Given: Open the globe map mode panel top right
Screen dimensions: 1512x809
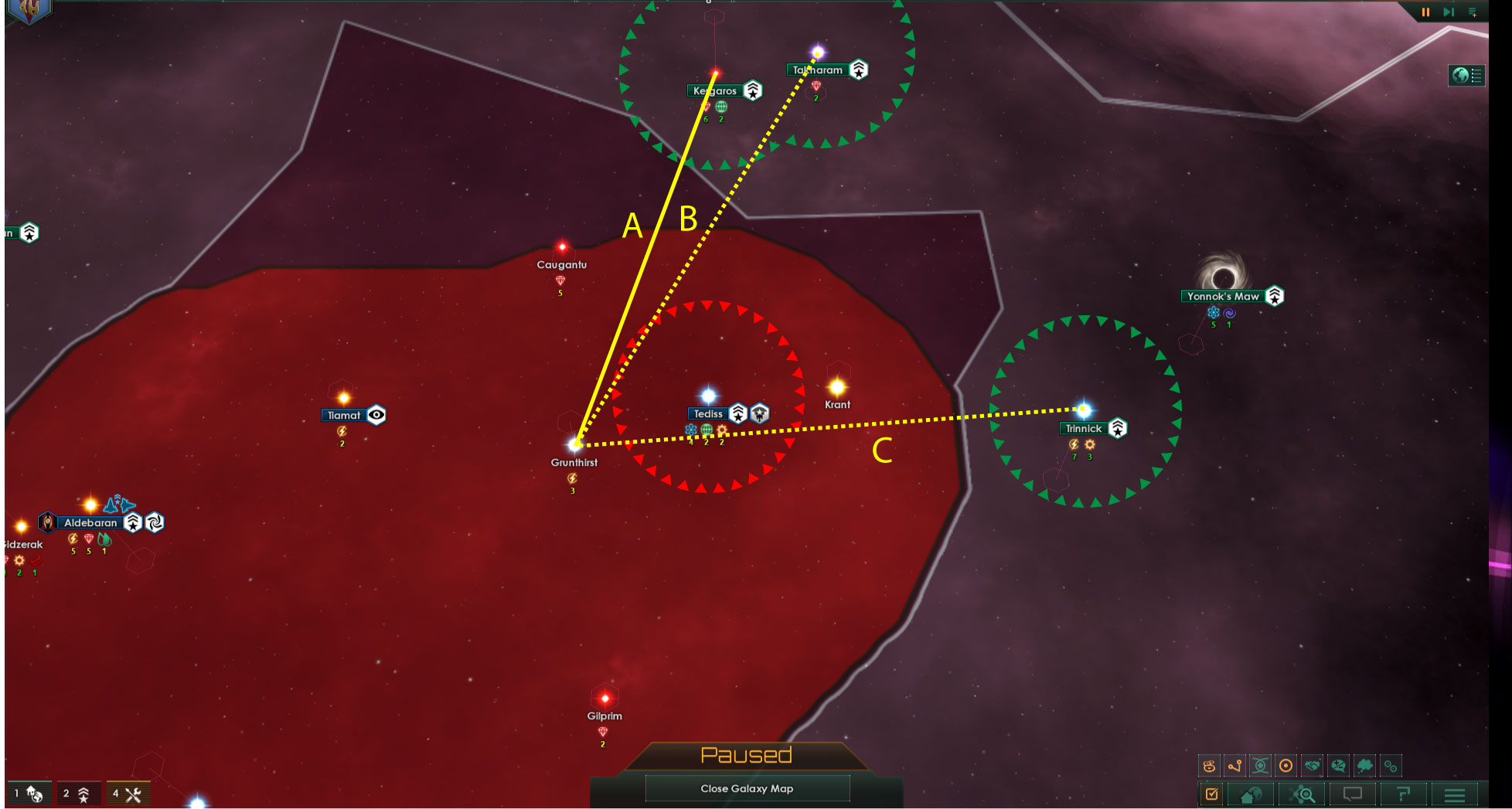Looking at the screenshot, I should coord(1467,76).
